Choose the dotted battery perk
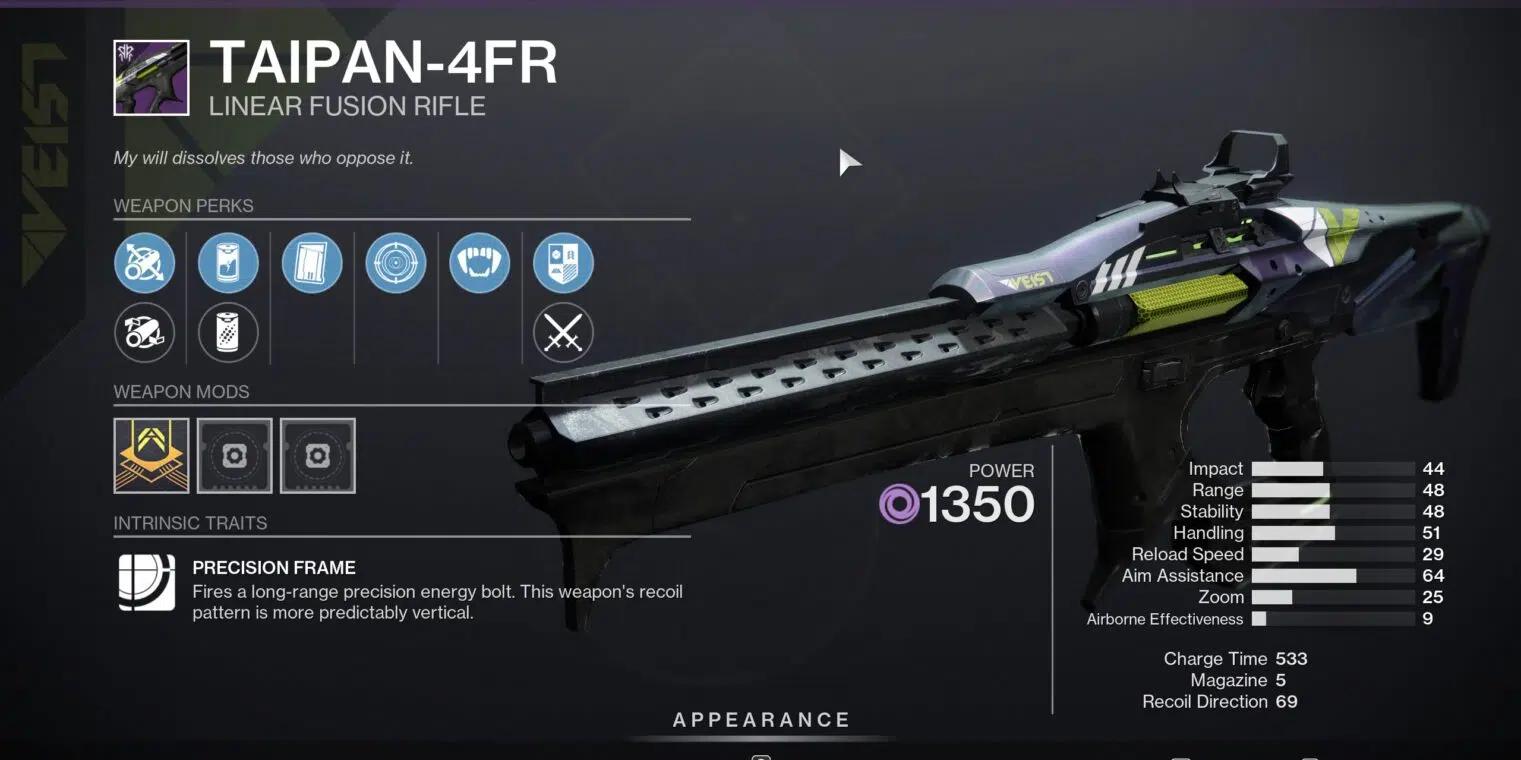The image size is (1521, 760). click(x=228, y=332)
